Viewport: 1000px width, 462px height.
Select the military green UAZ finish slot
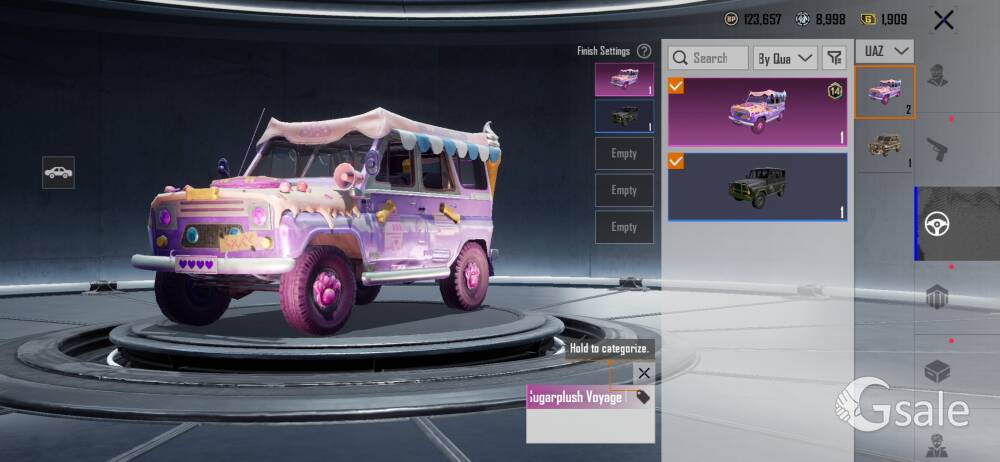pyautogui.click(x=624, y=116)
